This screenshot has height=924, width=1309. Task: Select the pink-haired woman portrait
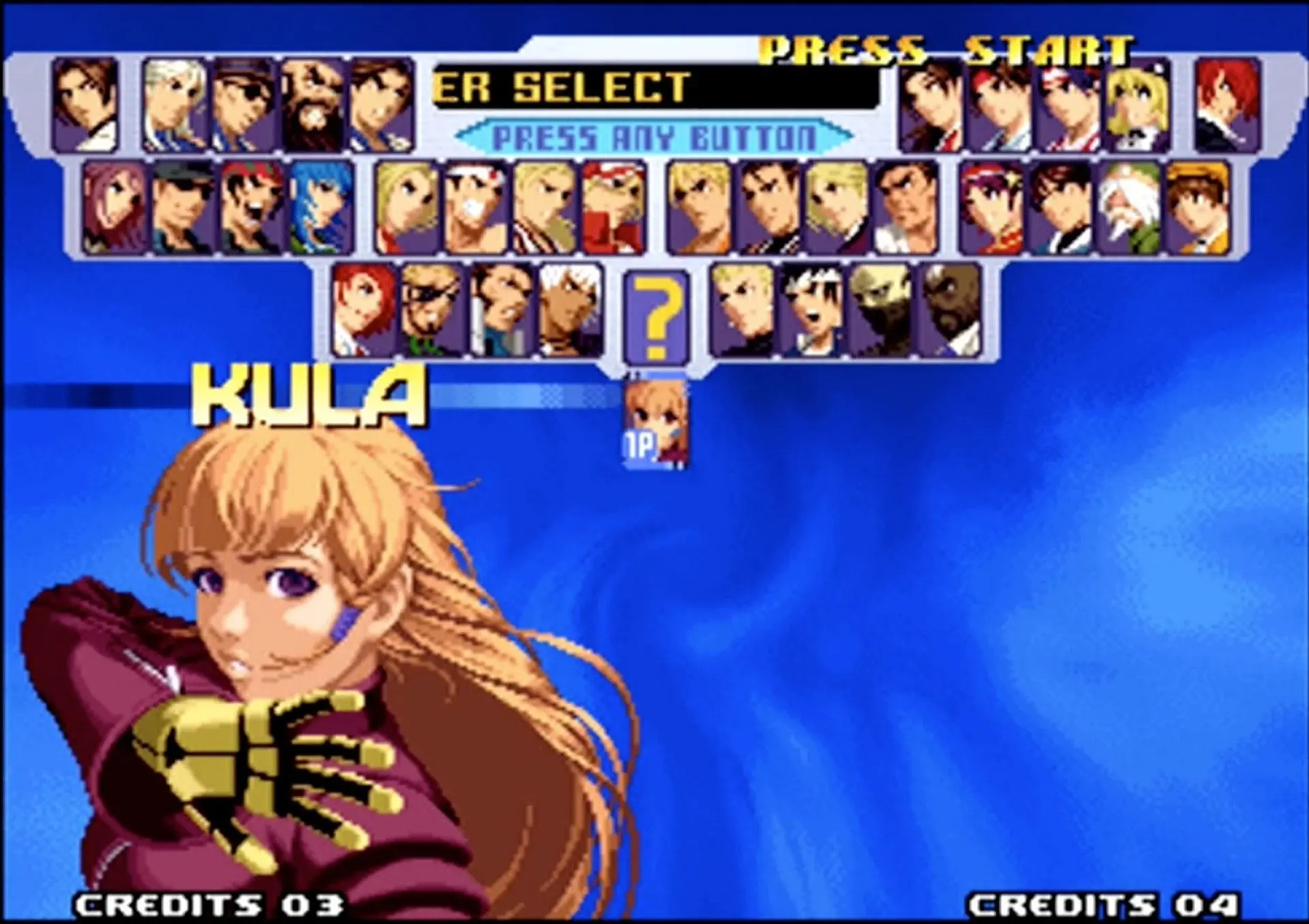[115, 208]
